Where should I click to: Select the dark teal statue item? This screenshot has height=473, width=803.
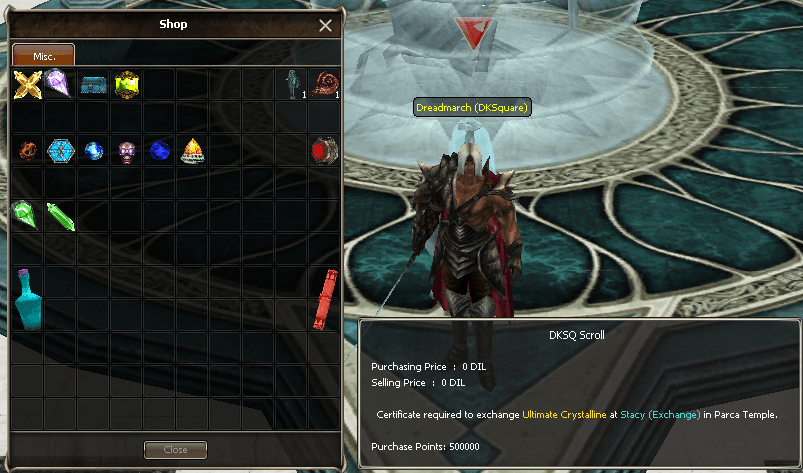pos(293,84)
